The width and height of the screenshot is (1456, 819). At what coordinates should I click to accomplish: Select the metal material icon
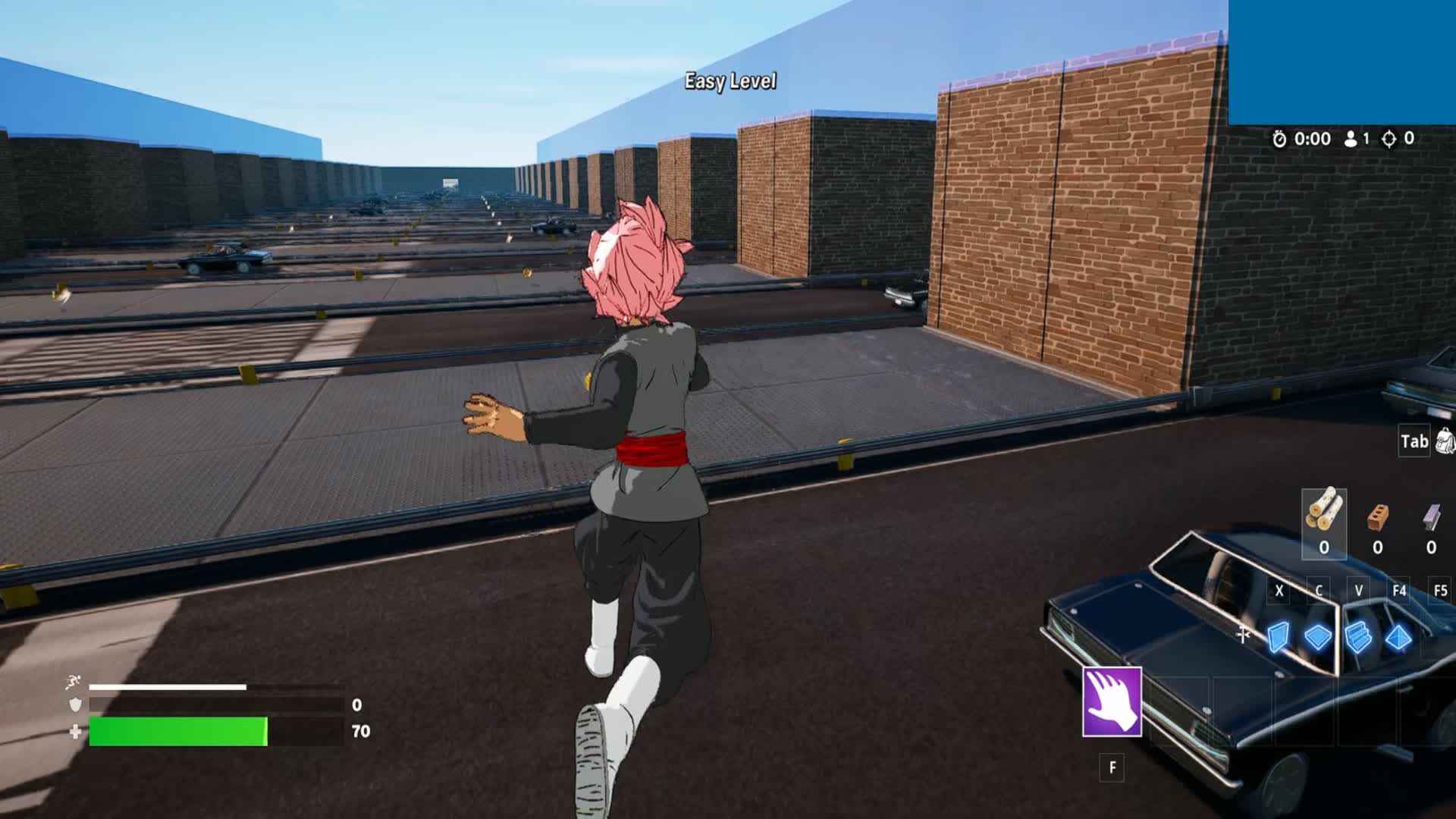1432,516
